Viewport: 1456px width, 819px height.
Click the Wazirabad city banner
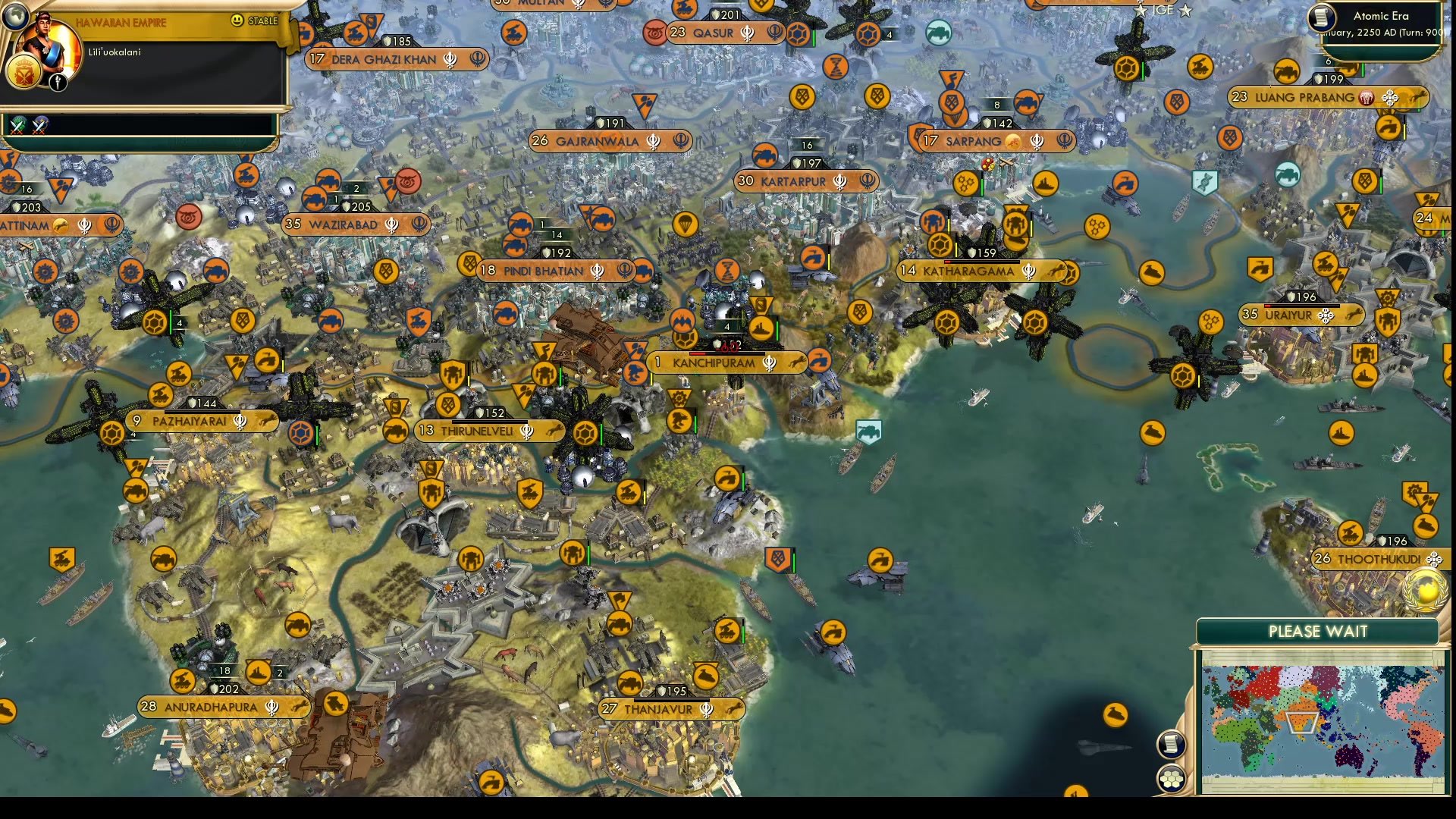pyautogui.click(x=356, y=225)
